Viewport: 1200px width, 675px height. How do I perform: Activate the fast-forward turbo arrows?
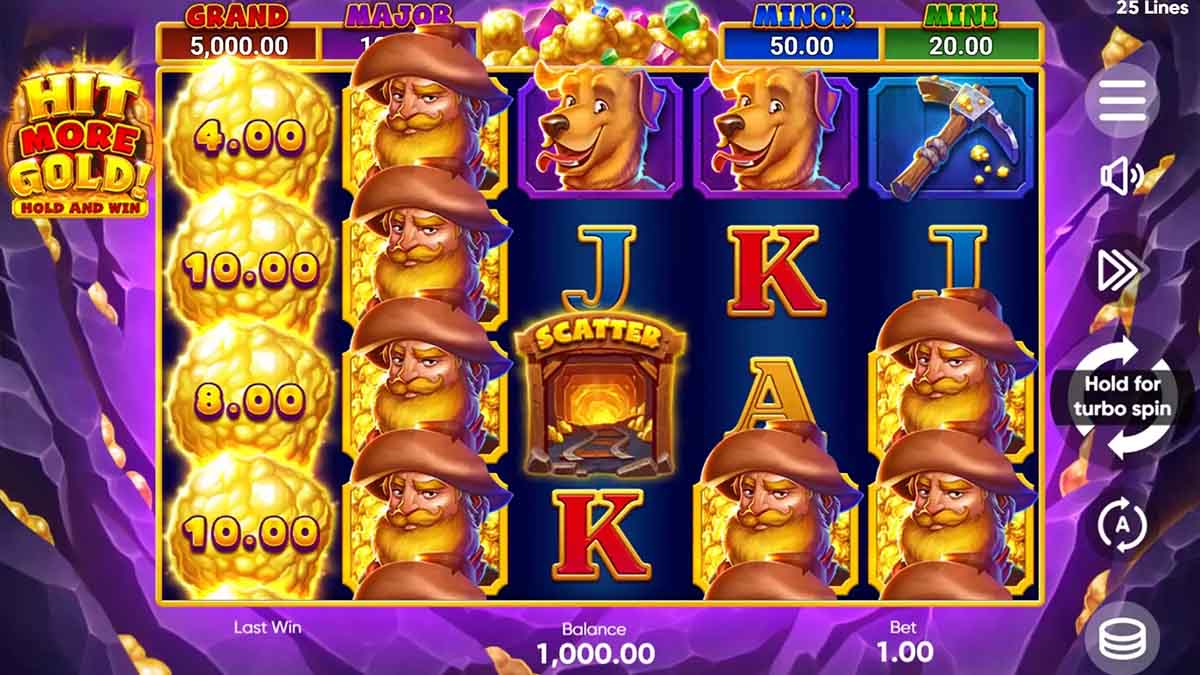(x=1121, y=270)
